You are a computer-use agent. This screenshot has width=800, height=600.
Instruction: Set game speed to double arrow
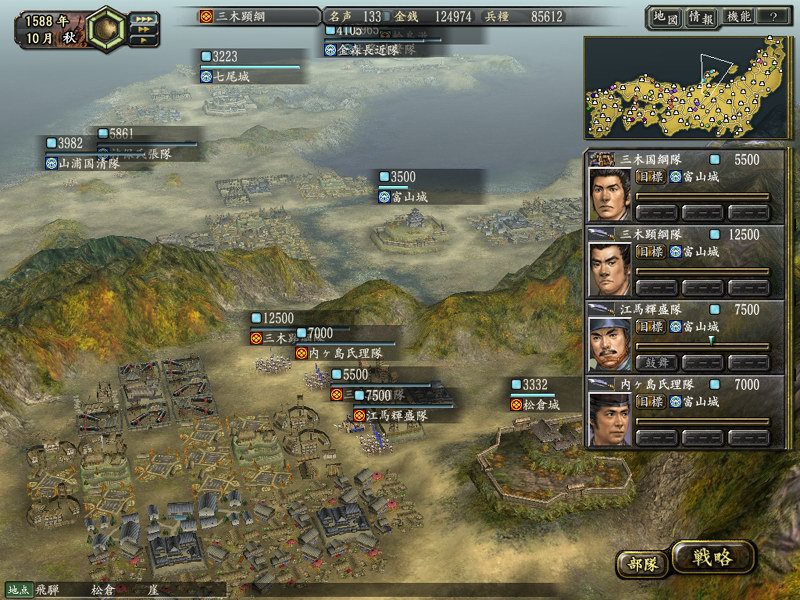click(x=143, y=30)
